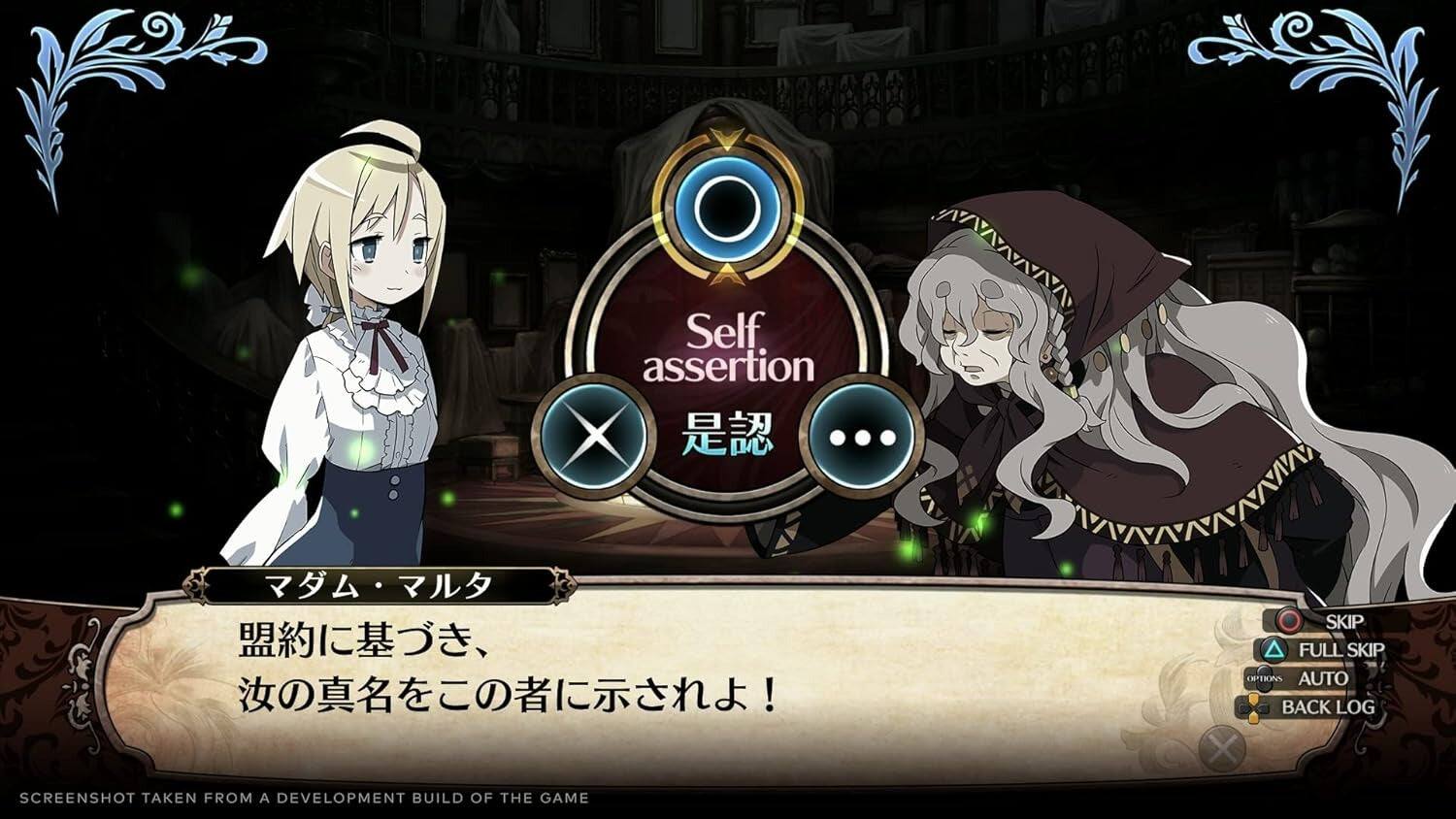Image resolution: width=1456 pixels, height=819 pixels.
Task: Click the dialogue text about 盟約
Action: click(364, 640)
